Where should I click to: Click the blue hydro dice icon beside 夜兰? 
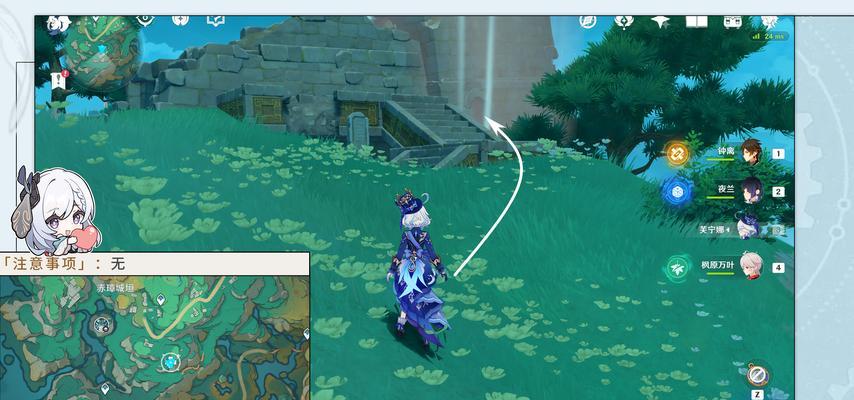tap(678, 191)
